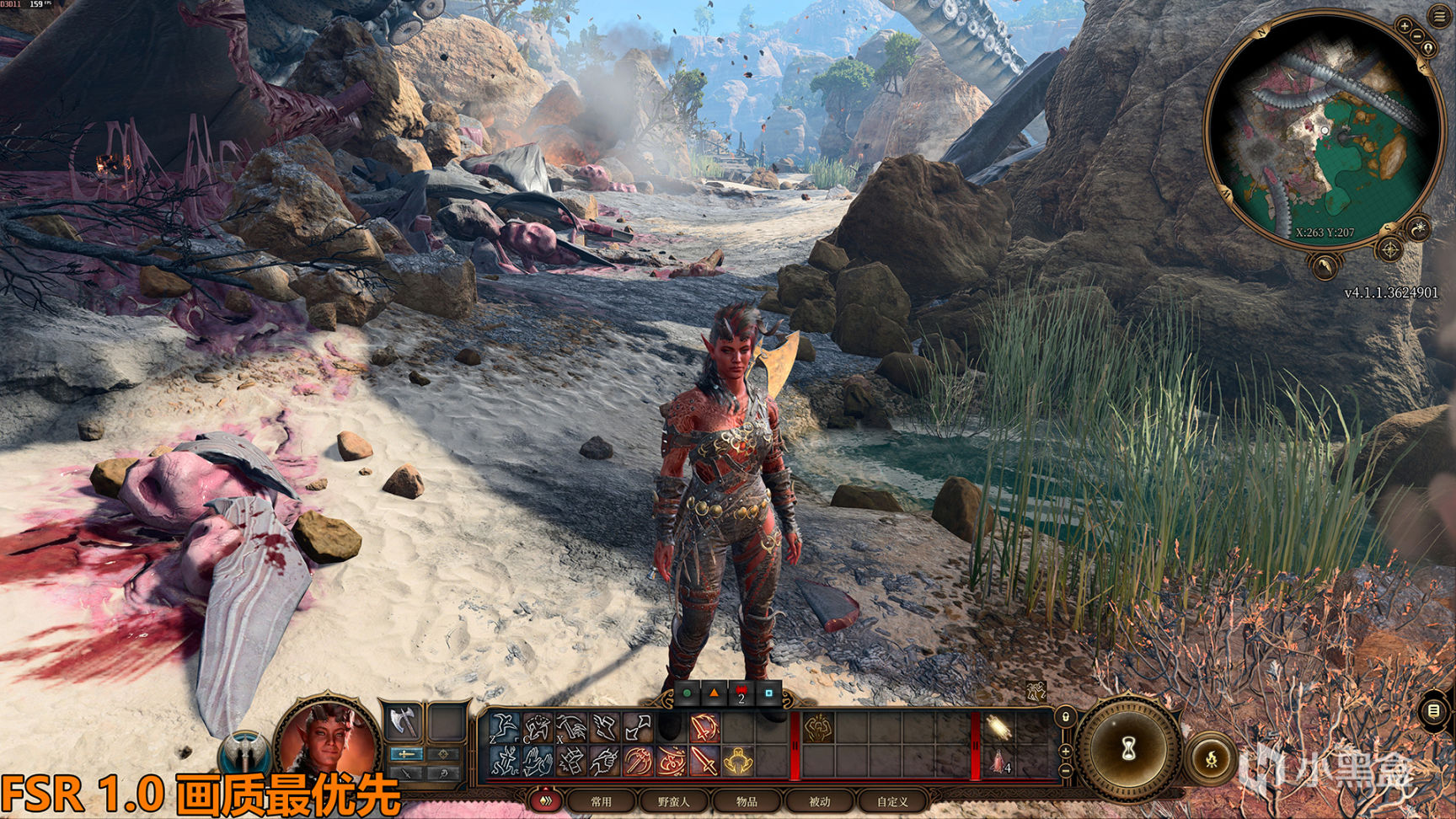Click the feather icon below the minimap
The height and width of the screenshot is (819, 1456).
[x=1325, y=267]
